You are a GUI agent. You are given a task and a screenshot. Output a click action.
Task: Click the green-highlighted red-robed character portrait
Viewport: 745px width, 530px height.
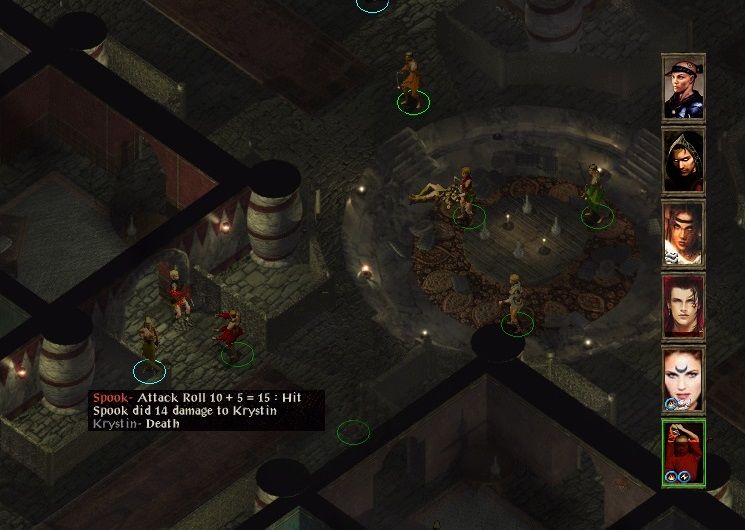tap(684, 452)
